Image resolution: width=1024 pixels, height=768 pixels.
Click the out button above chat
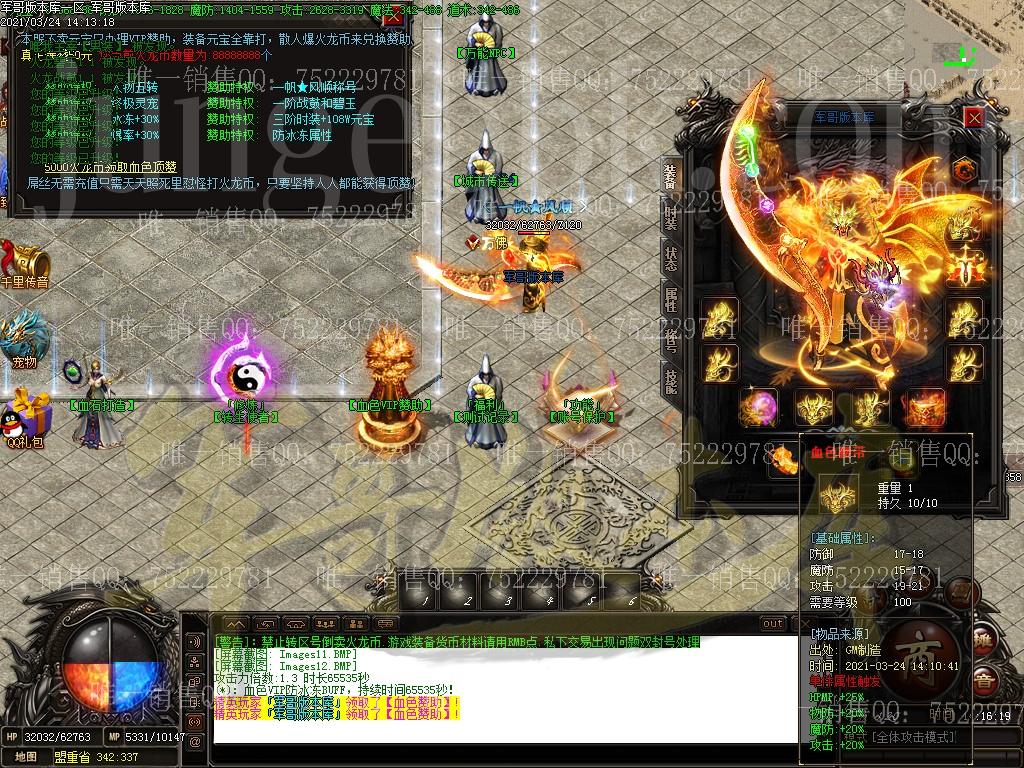tap(773, 624)
